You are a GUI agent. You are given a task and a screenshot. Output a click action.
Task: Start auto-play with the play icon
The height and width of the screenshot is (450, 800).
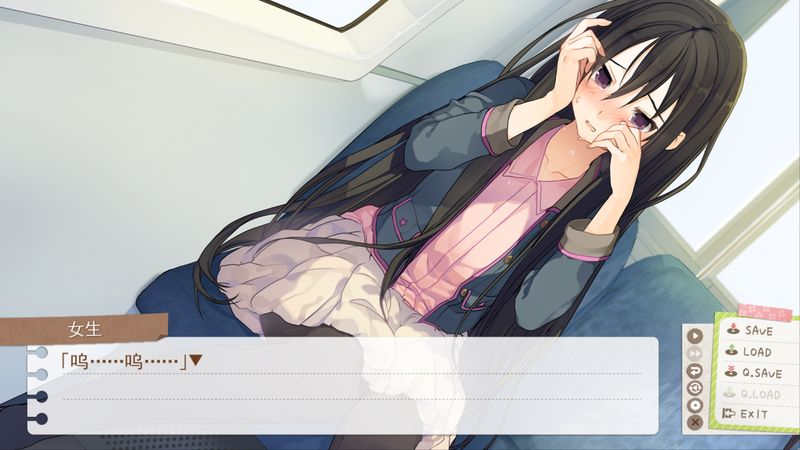696,335
